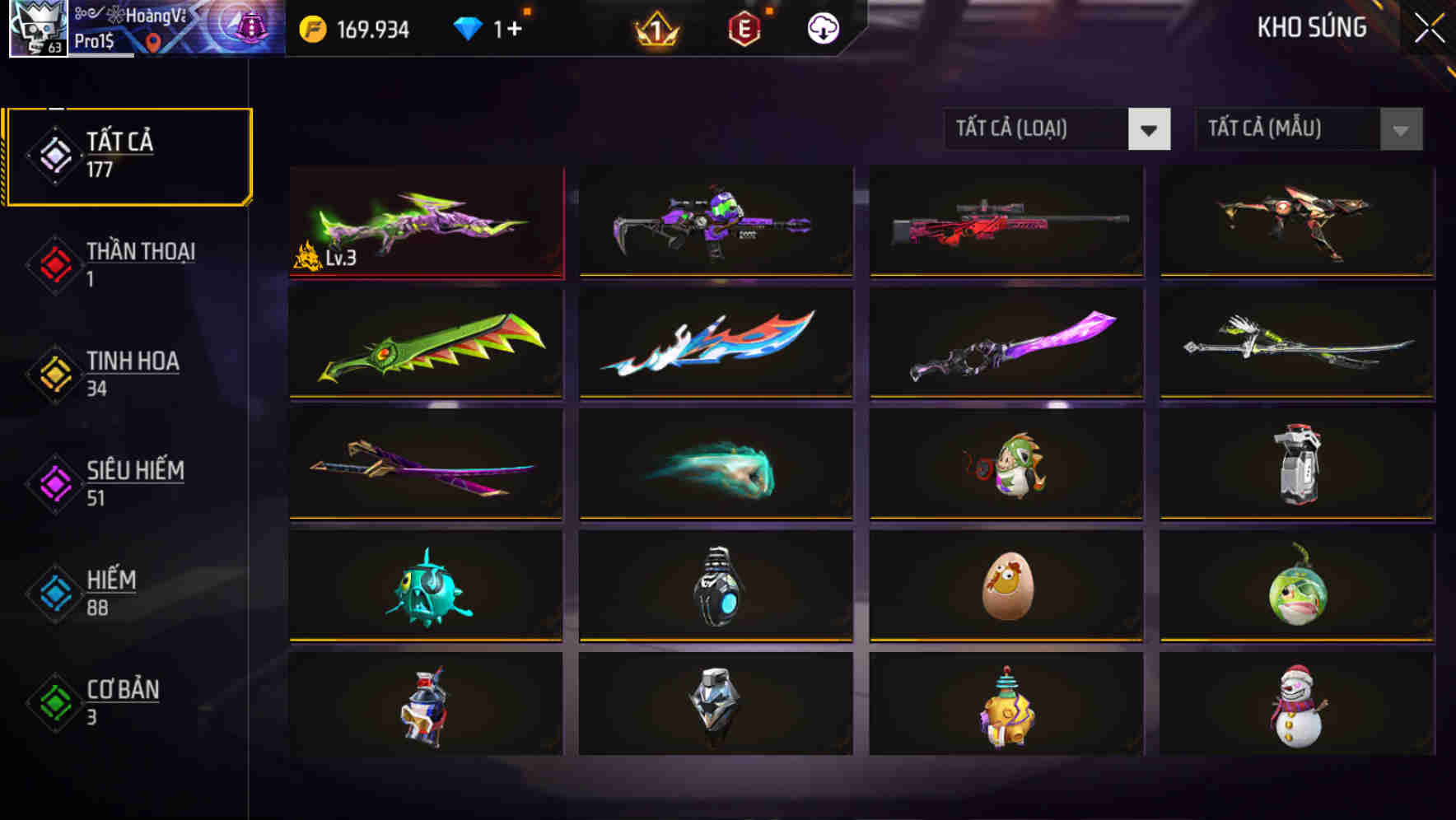Screen dimensions: 1456x820
Task: Select the equipped Lv.3 weapon skin
Action: pyautogui.click(x=426, y=221)
